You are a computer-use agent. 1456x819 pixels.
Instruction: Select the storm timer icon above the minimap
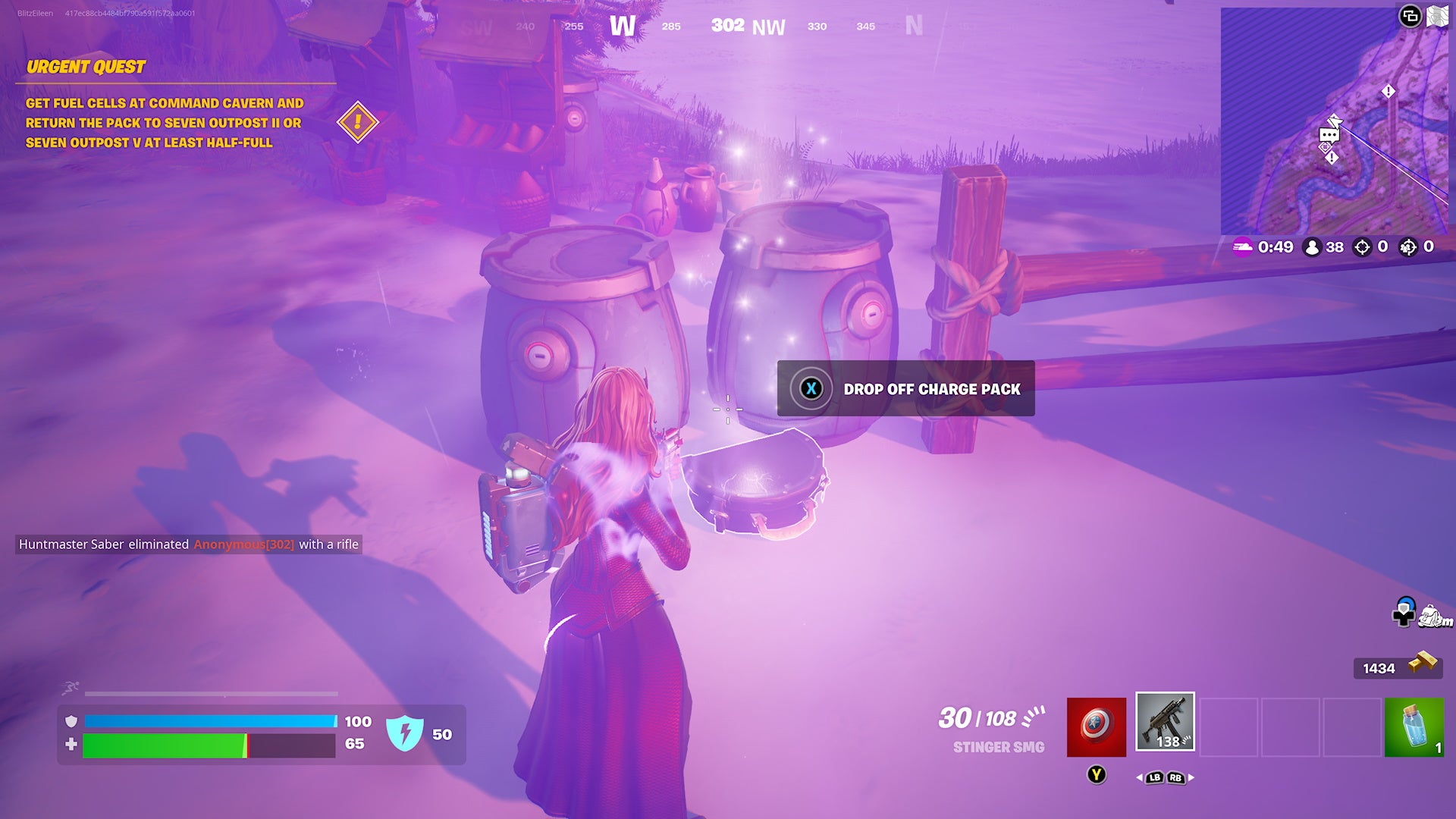point(1242,246)
